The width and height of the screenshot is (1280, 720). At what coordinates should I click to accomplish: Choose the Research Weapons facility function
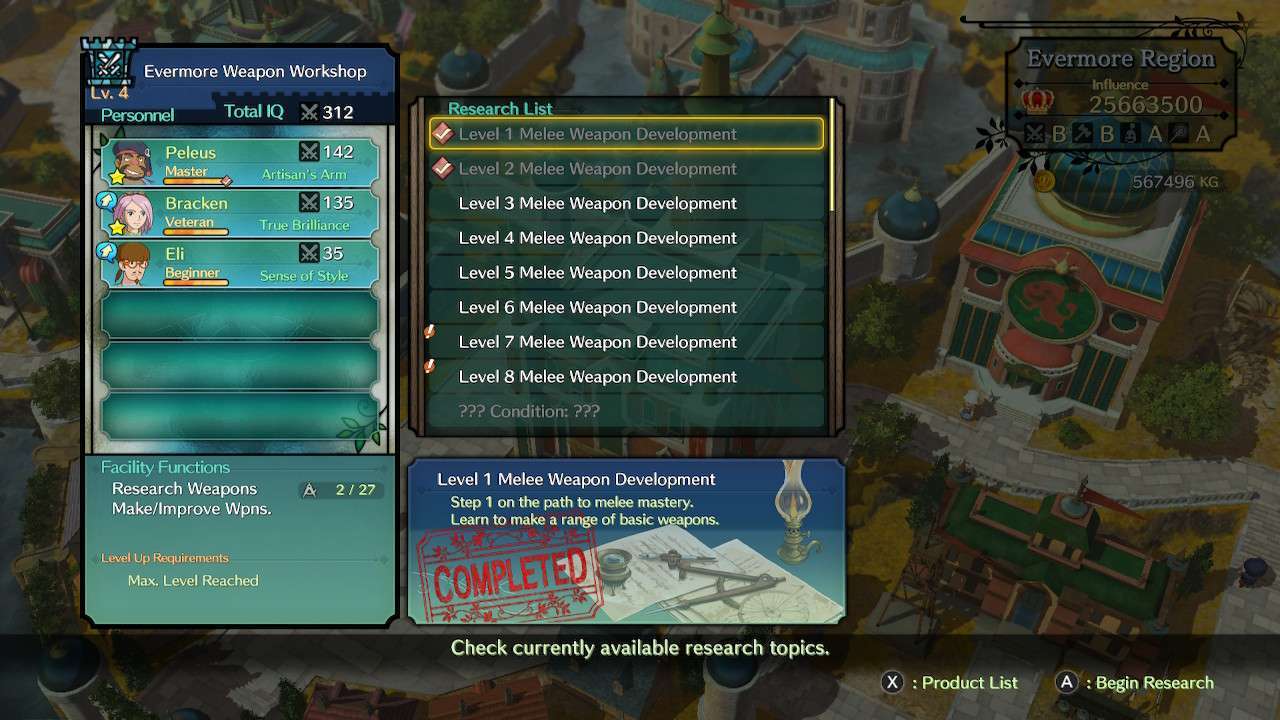point(185,489)
